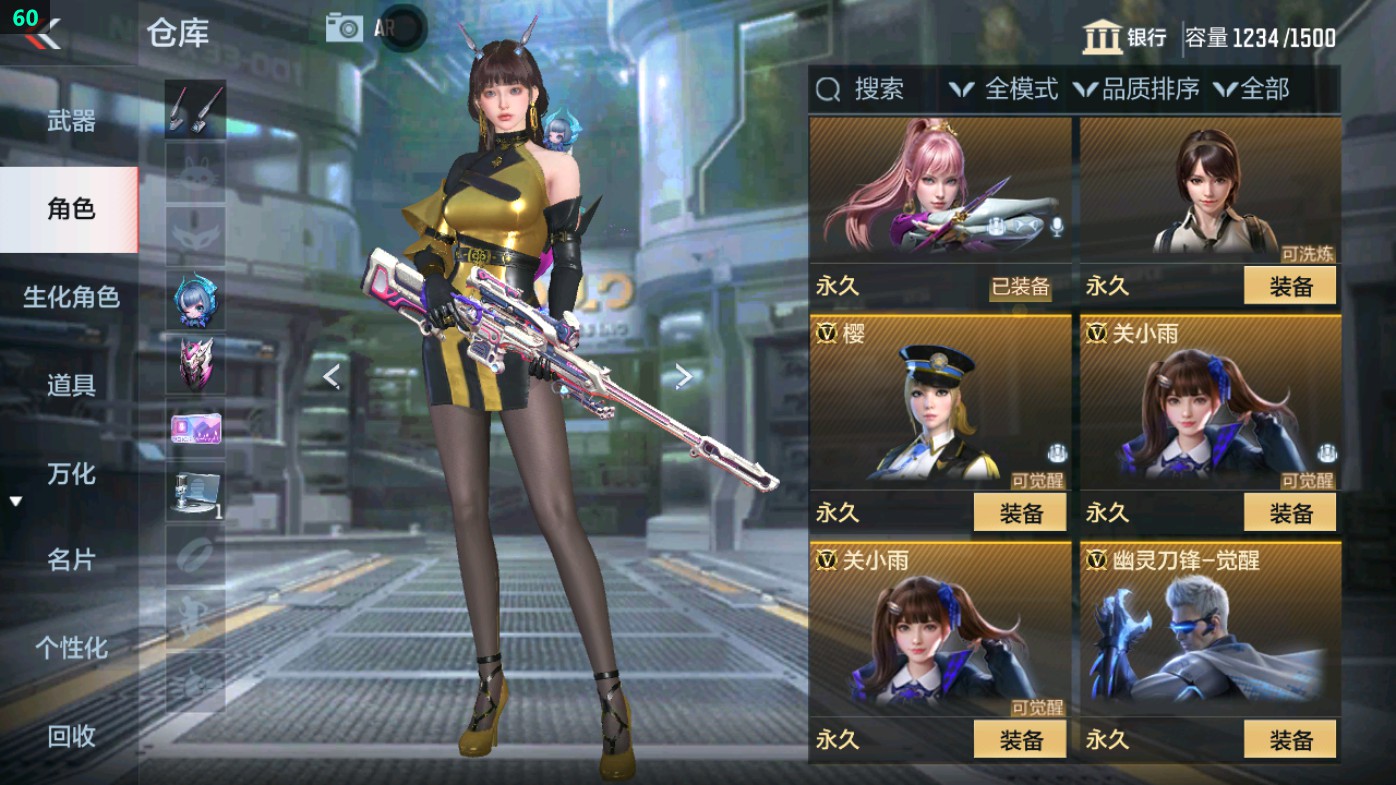
Task: Select the white masquerade mask slot
Action: point(196,235)
